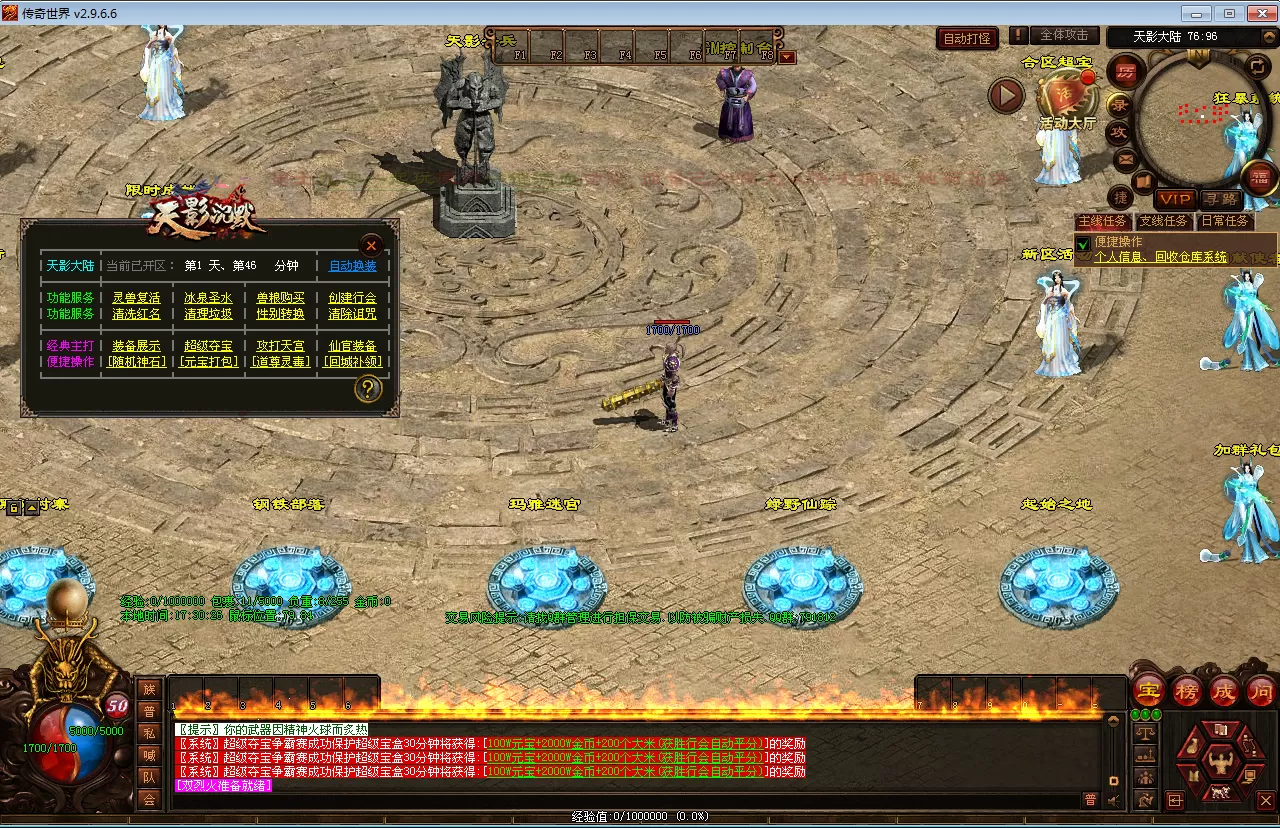Use the [回城补领] shortcut
The height and width of the screenshot is (828, 1280).
(353, 362)
